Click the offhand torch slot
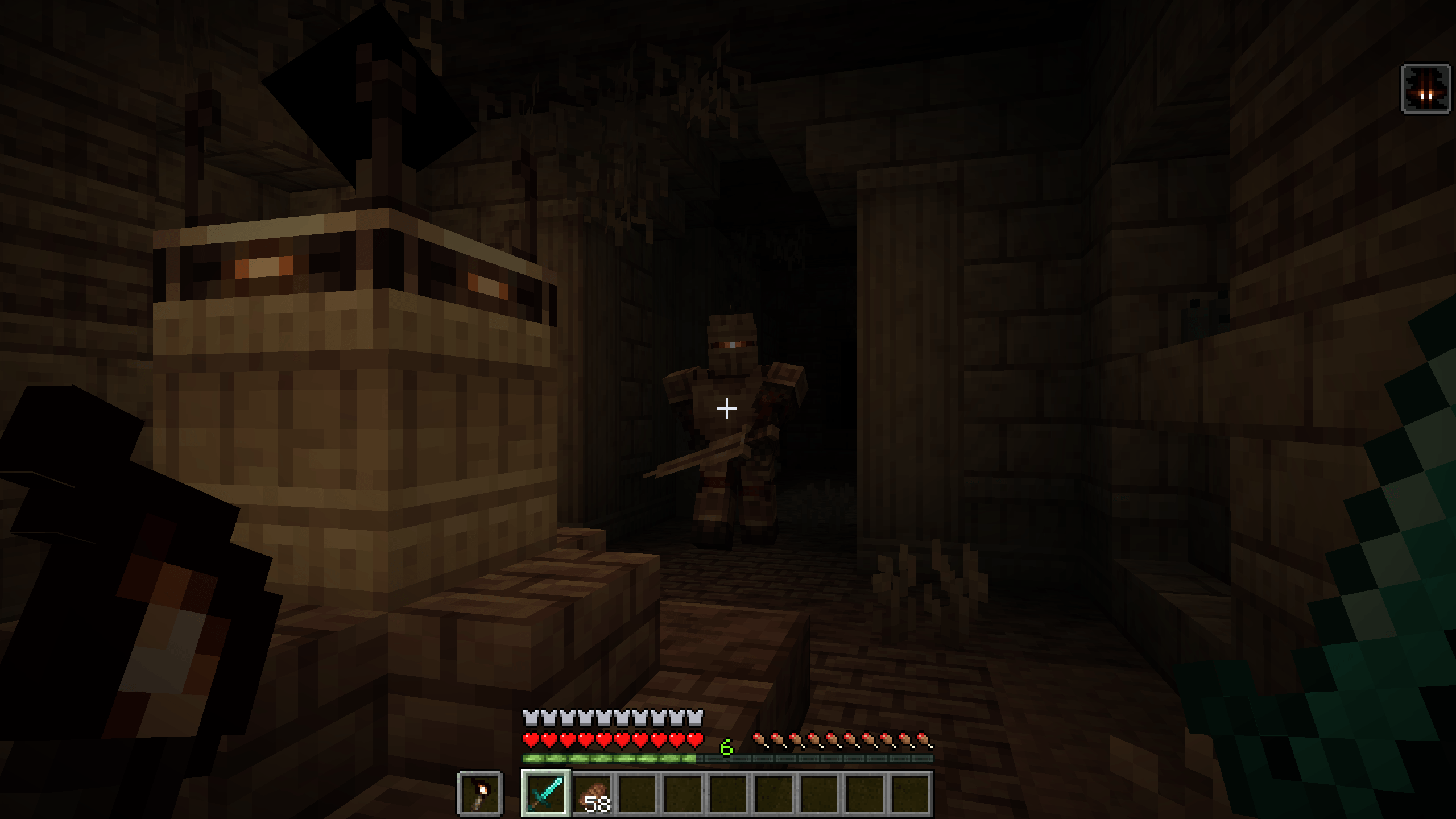1456x819 pixels. (480, 793)
